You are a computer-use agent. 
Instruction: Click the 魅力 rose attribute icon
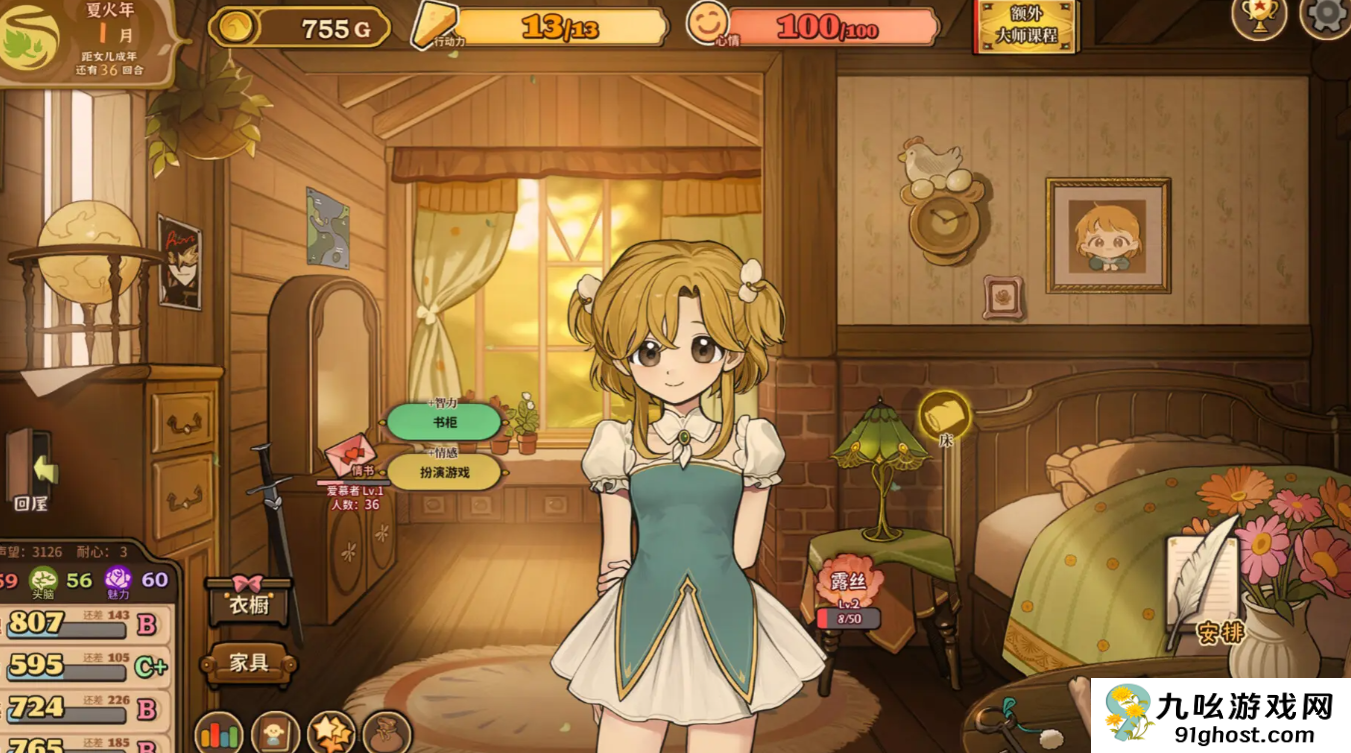click(x=119, y=580)
